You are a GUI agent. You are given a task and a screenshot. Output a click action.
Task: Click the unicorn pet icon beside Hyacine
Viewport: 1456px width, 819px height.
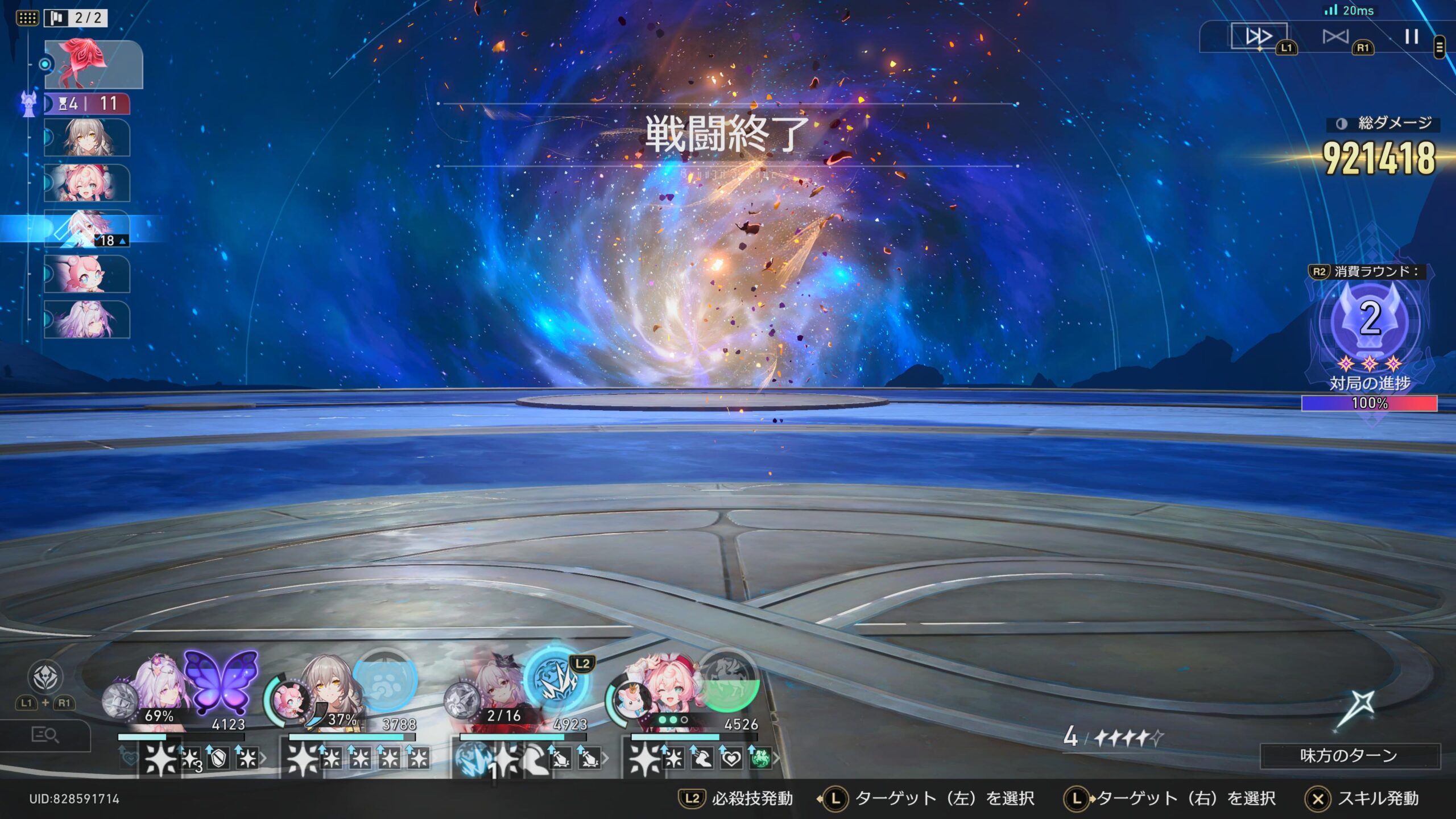click(631, 701)
